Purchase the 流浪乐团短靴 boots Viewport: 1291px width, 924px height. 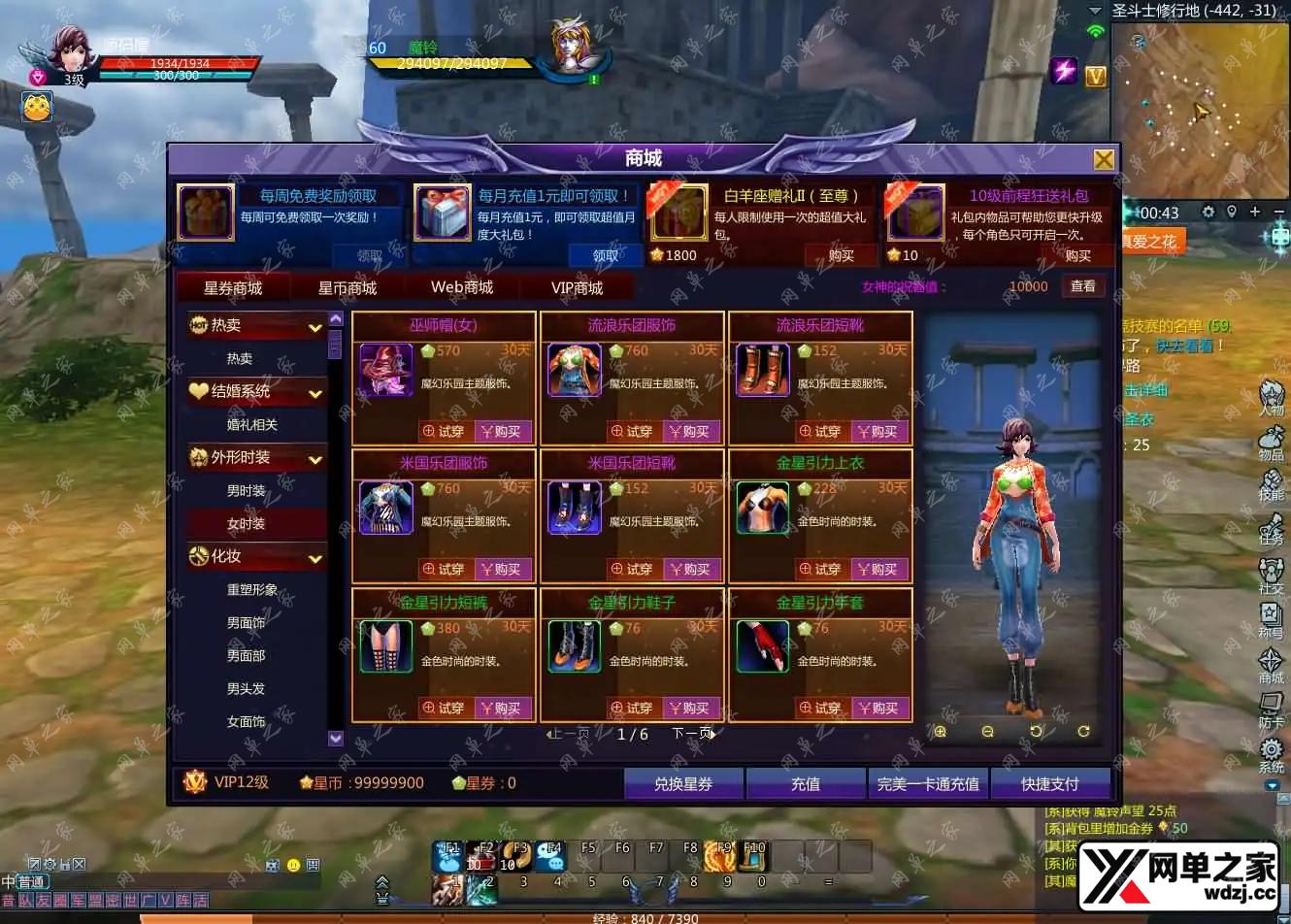[x=878, y=432]
